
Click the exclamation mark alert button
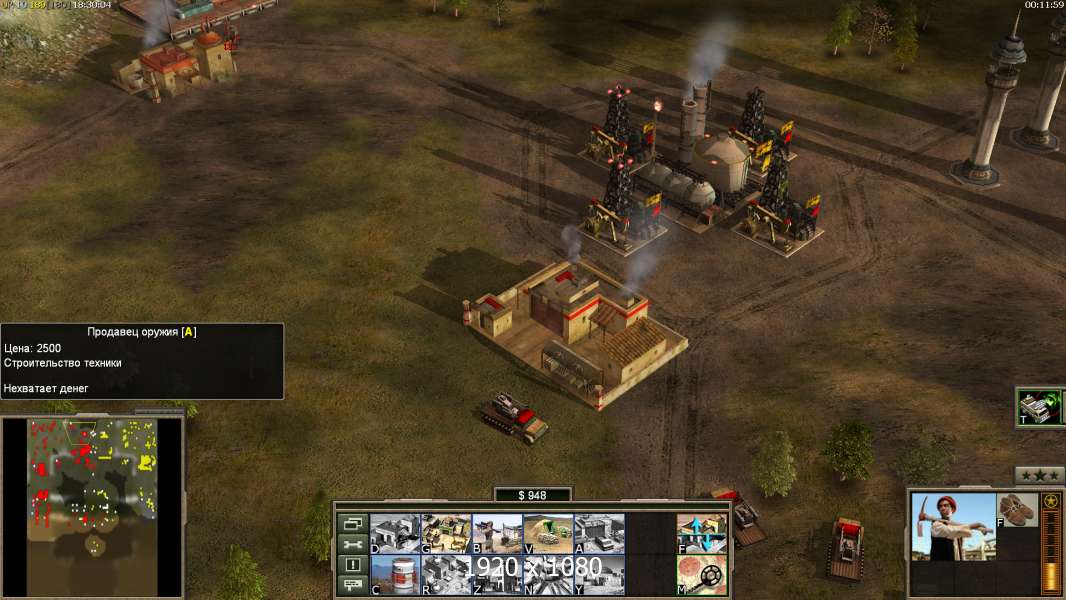(x=352, y=565)
